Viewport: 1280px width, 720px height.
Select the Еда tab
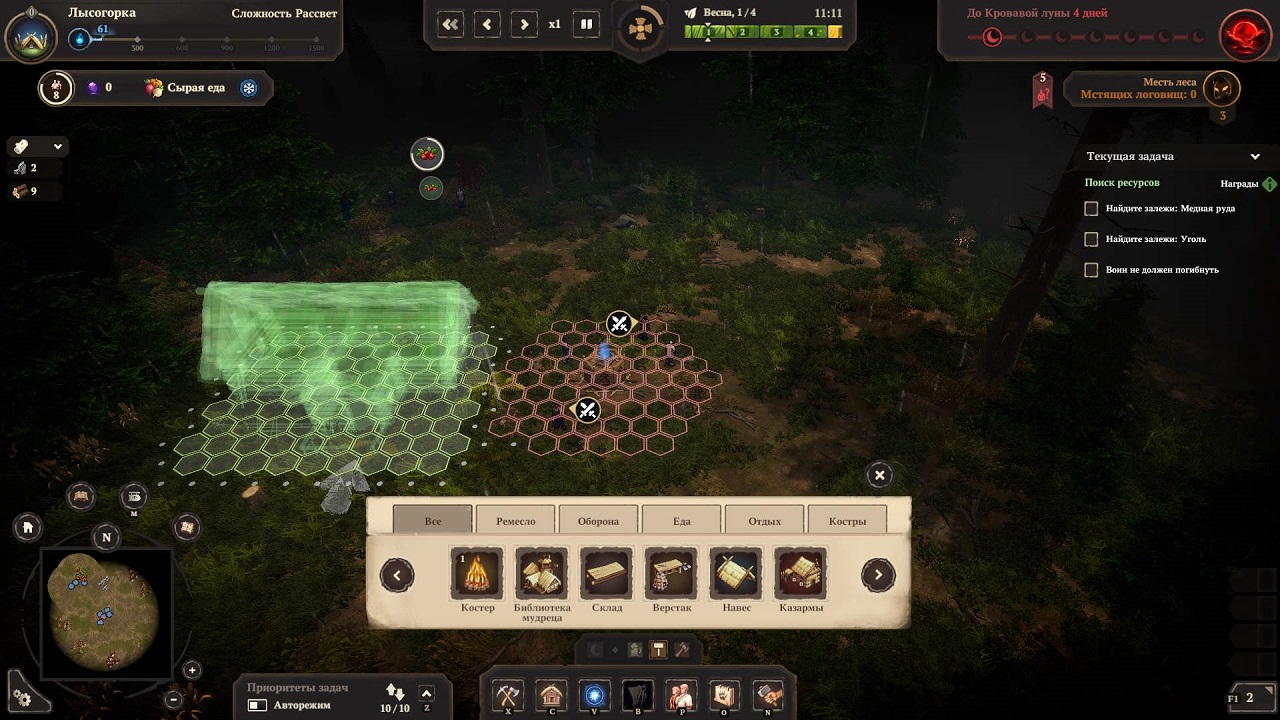click(681, 521)
